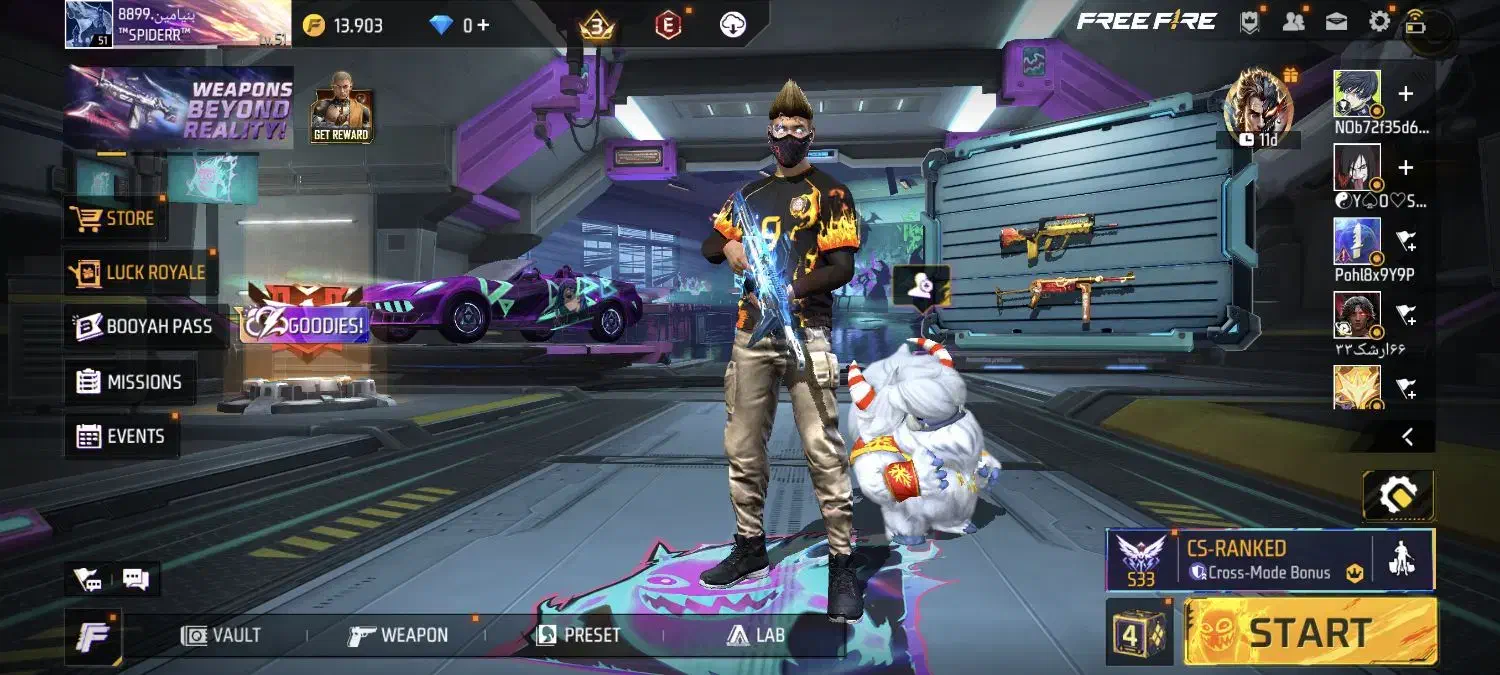Open the Preset loadouts
Image resolution: width=1500 pixels, height=675 pixels.
click(x=578, y=635)
